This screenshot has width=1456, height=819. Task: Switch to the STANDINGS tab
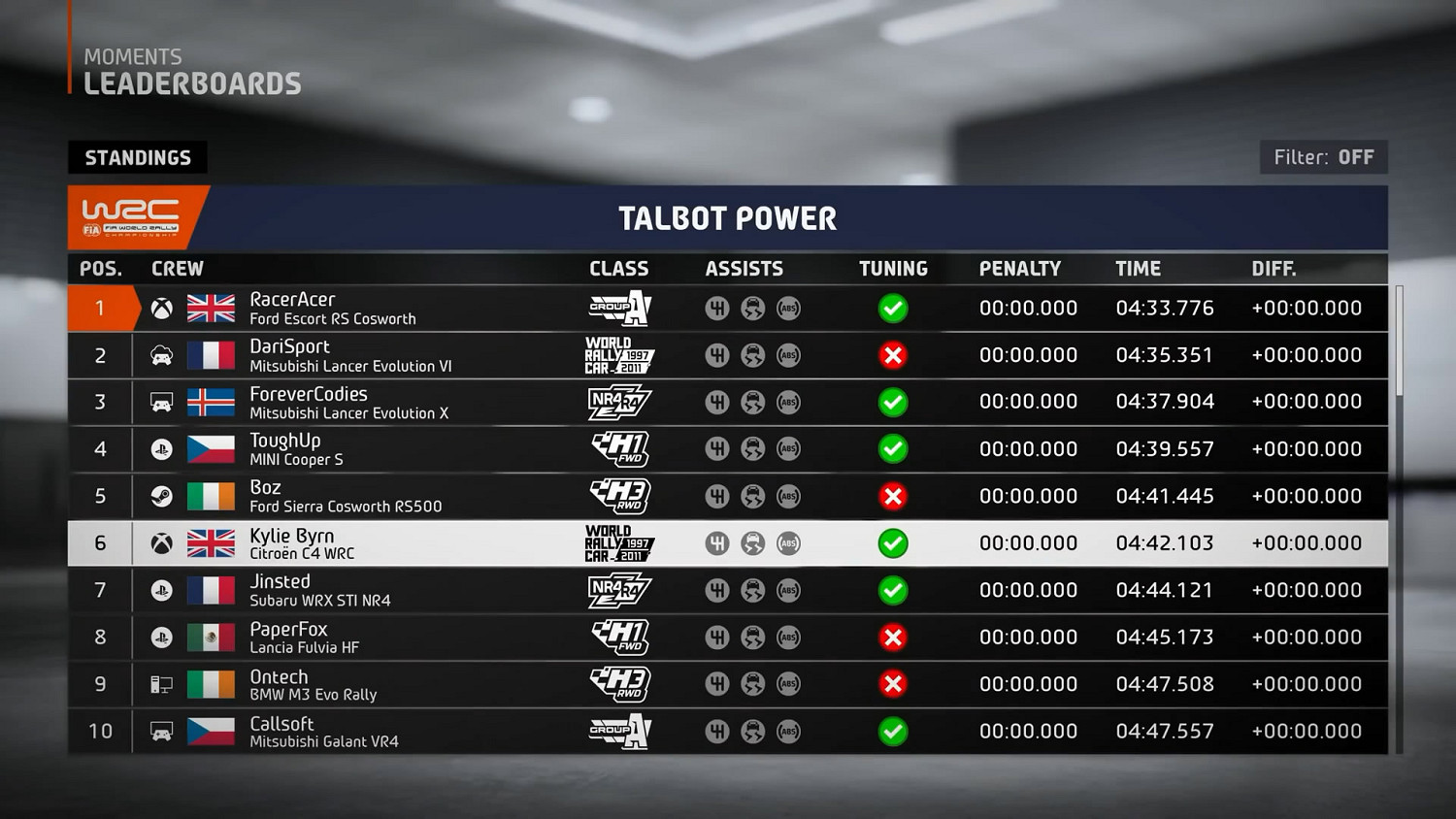tap(137, 156)
